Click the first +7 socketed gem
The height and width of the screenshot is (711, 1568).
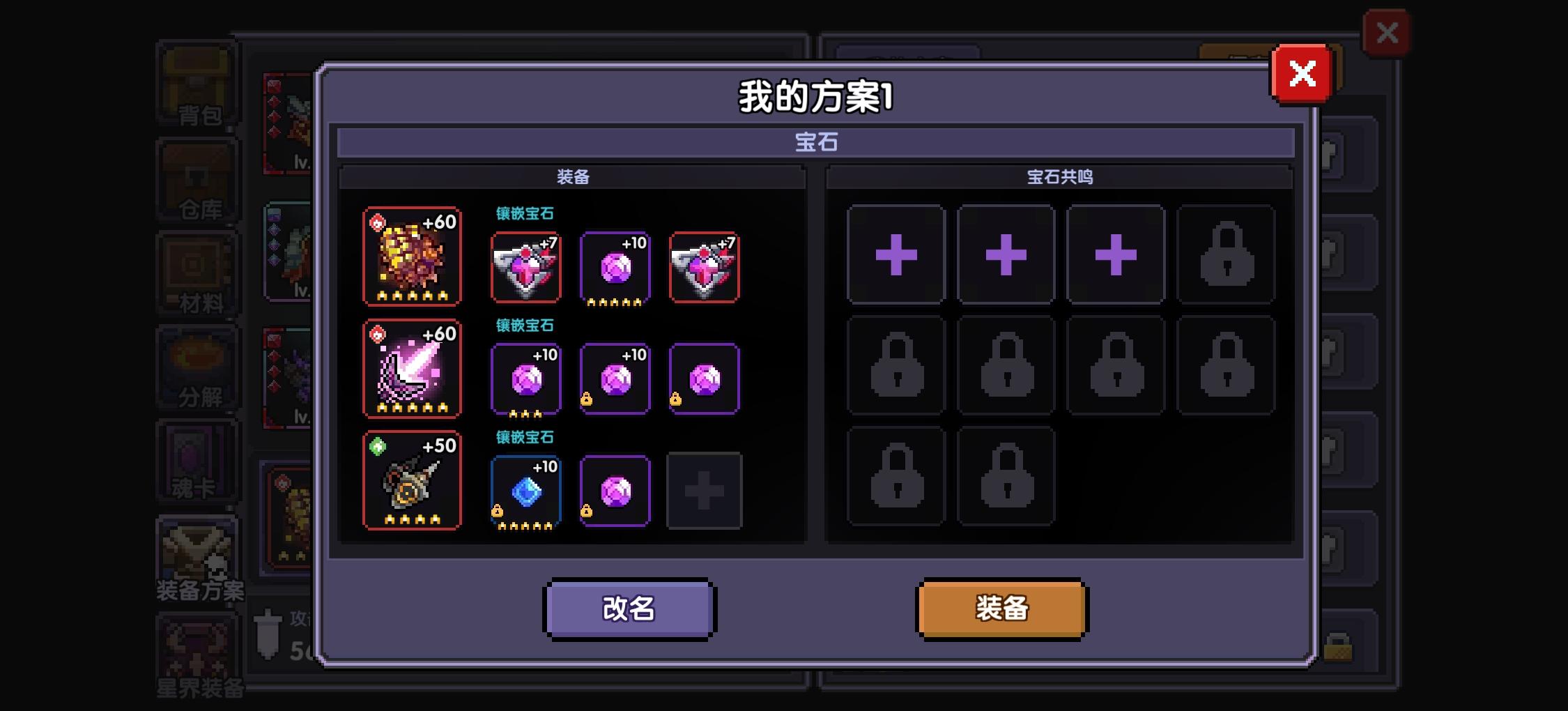[526, 268]
